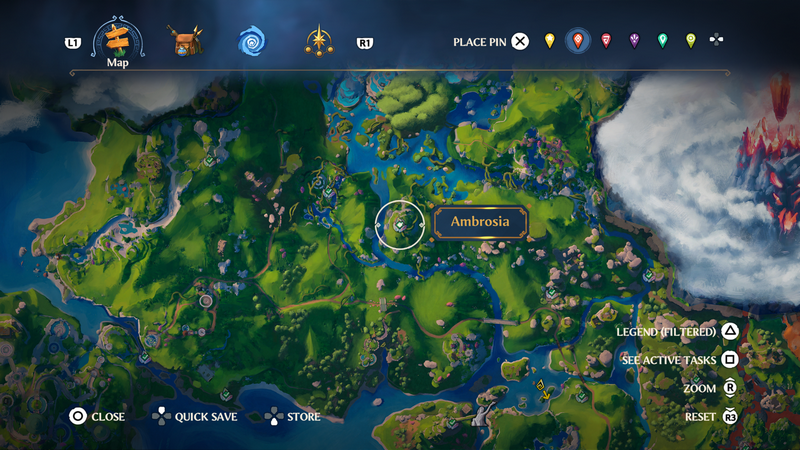Open the Store
800x450 pixels.
[x=293, y=416]
